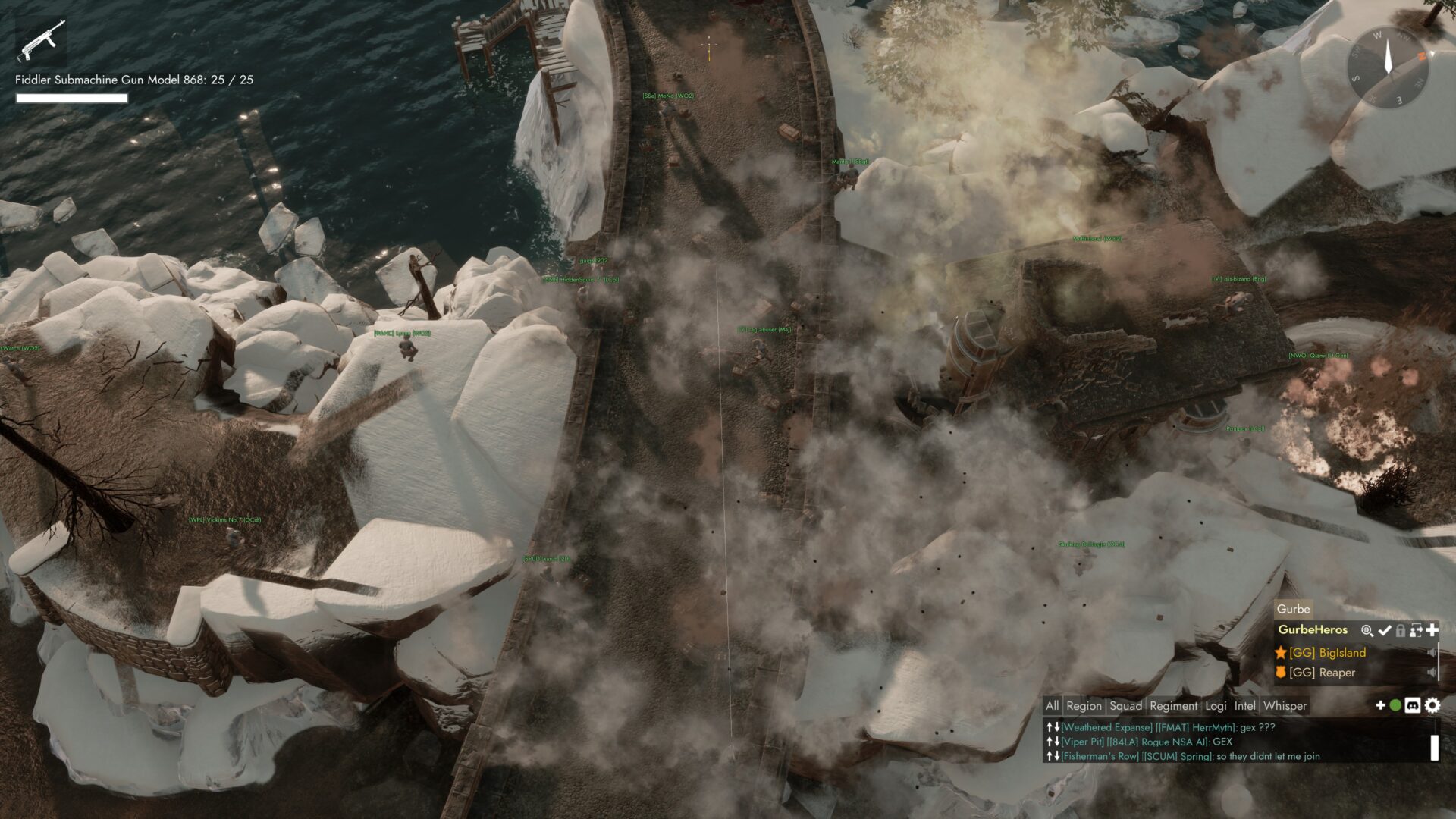The height and width of the screenshot is (819, 1456).
Task: Add a chat tab with plus icon
Action: coord(1380,705)
